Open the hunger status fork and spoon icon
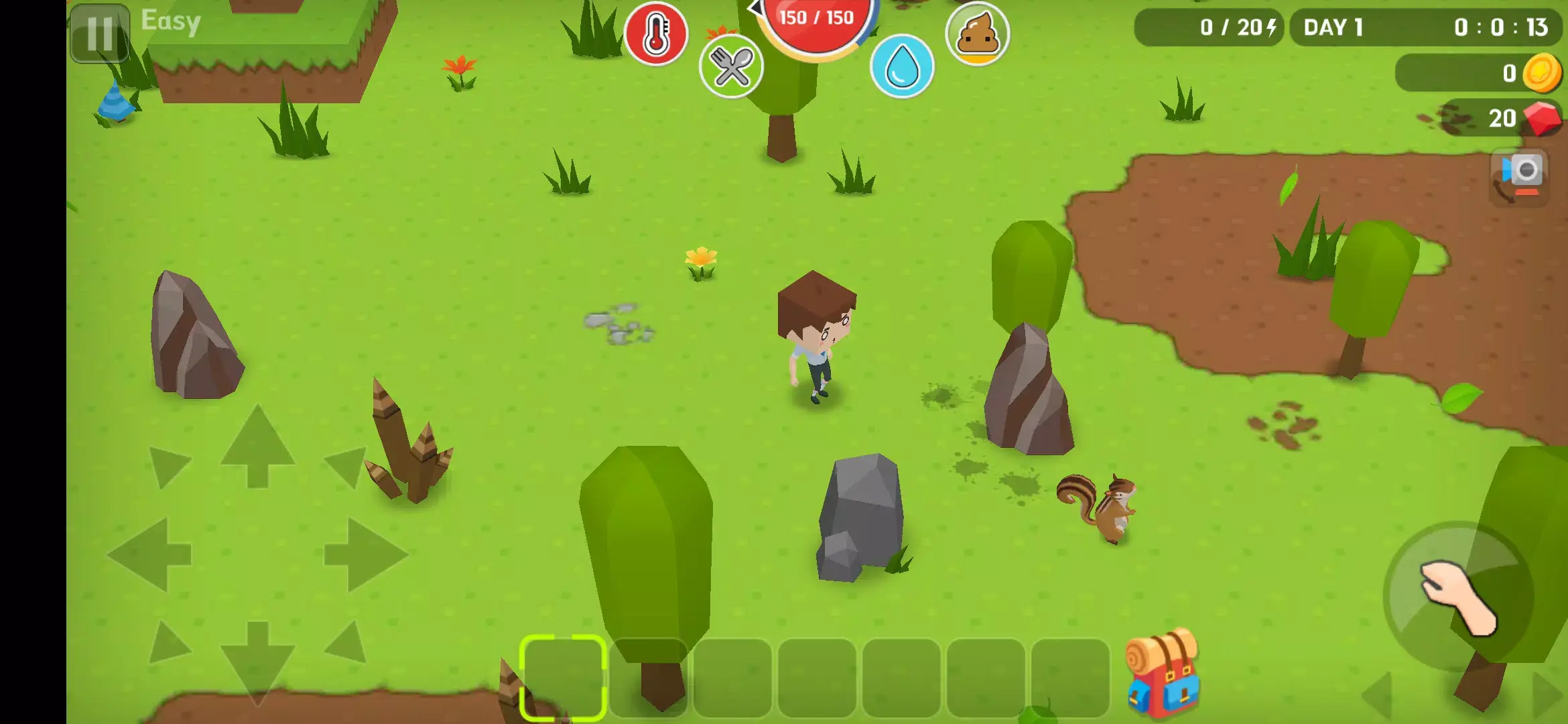Image resolution: width=1568 pixels, height=724 pixels. [x=732, y=66]
